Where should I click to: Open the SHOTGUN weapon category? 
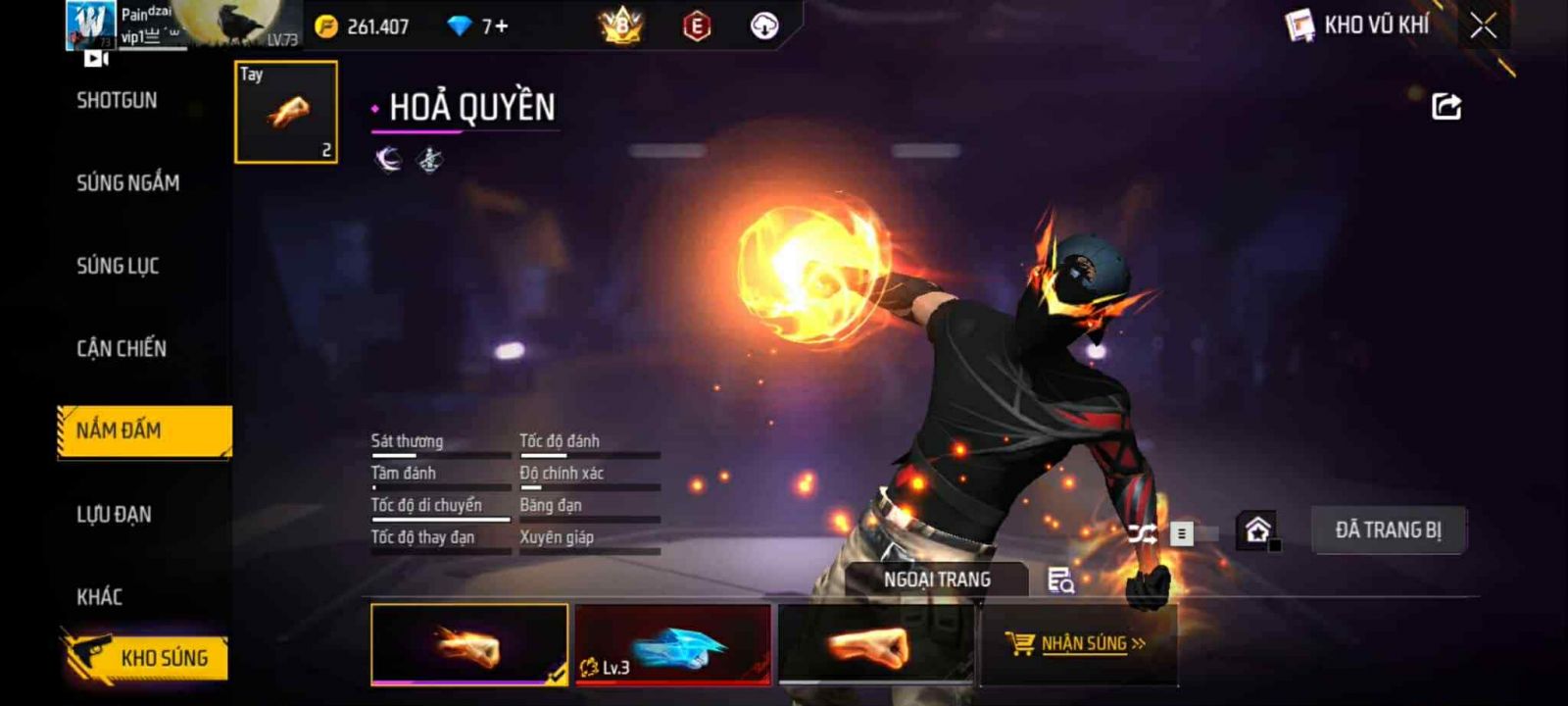[117, 100]
